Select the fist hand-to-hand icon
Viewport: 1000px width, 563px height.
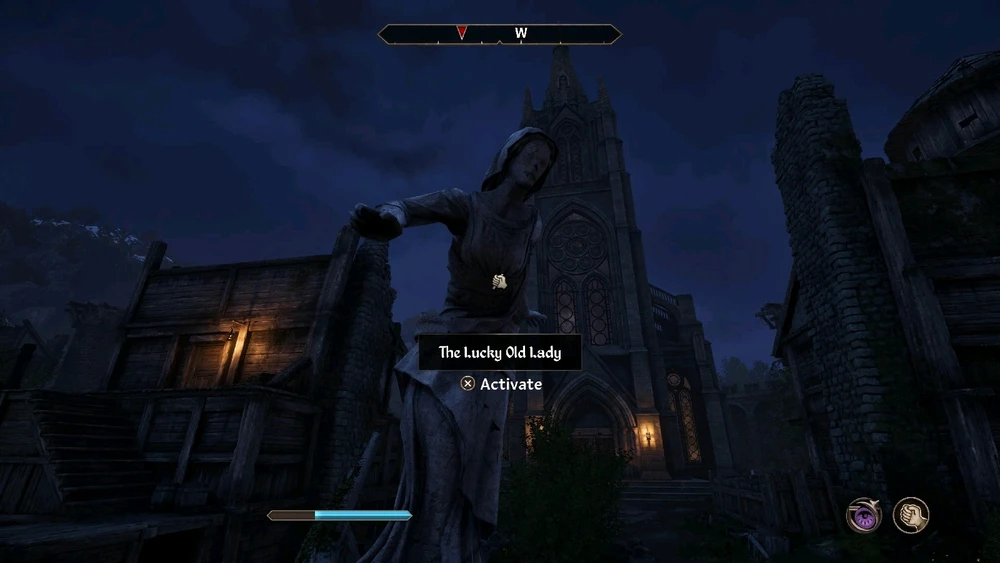(x=911, y=515)
